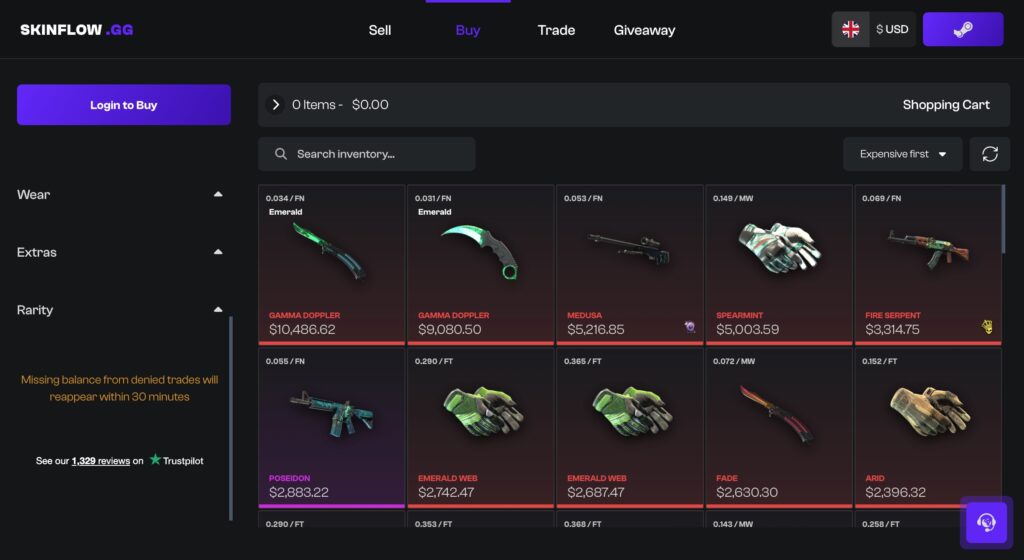The width and height of the screenshot is (1024, 560).
Task: Expand the Extras filter
Action: point(218,253)
